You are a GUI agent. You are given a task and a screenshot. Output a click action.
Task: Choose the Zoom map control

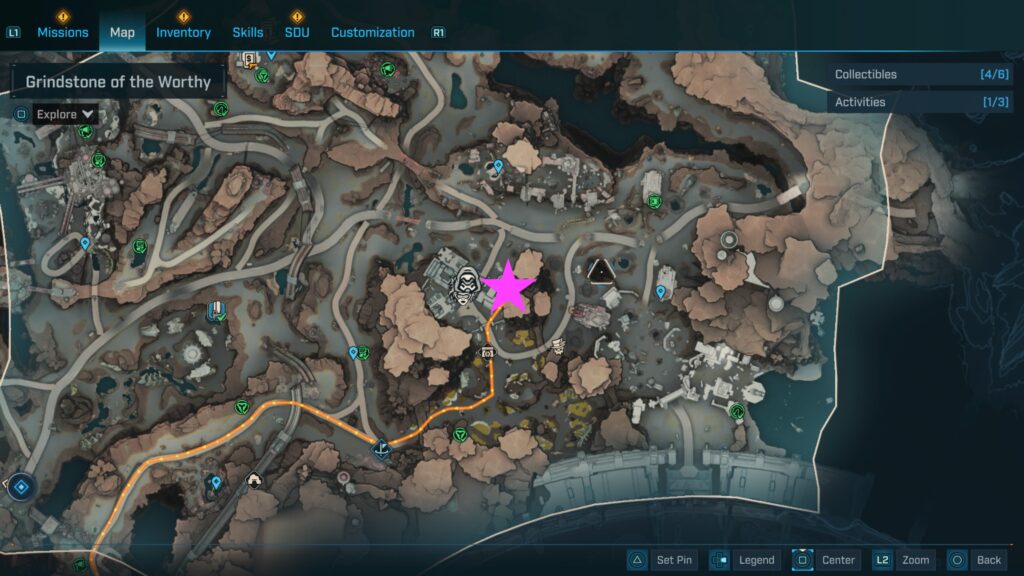[x=904, y=560]
